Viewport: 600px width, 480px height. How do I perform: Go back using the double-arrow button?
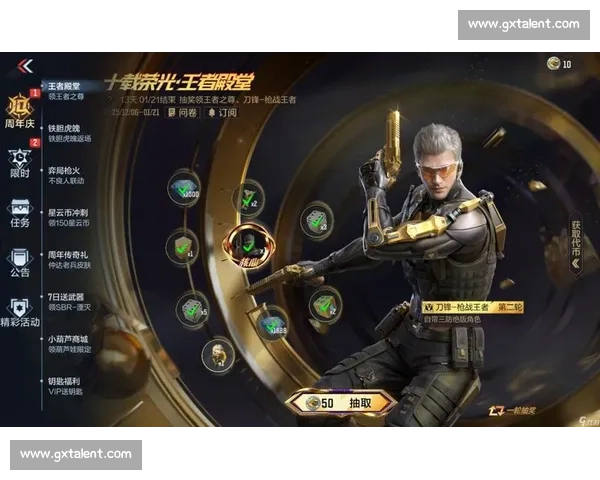[x=25, y=66]
